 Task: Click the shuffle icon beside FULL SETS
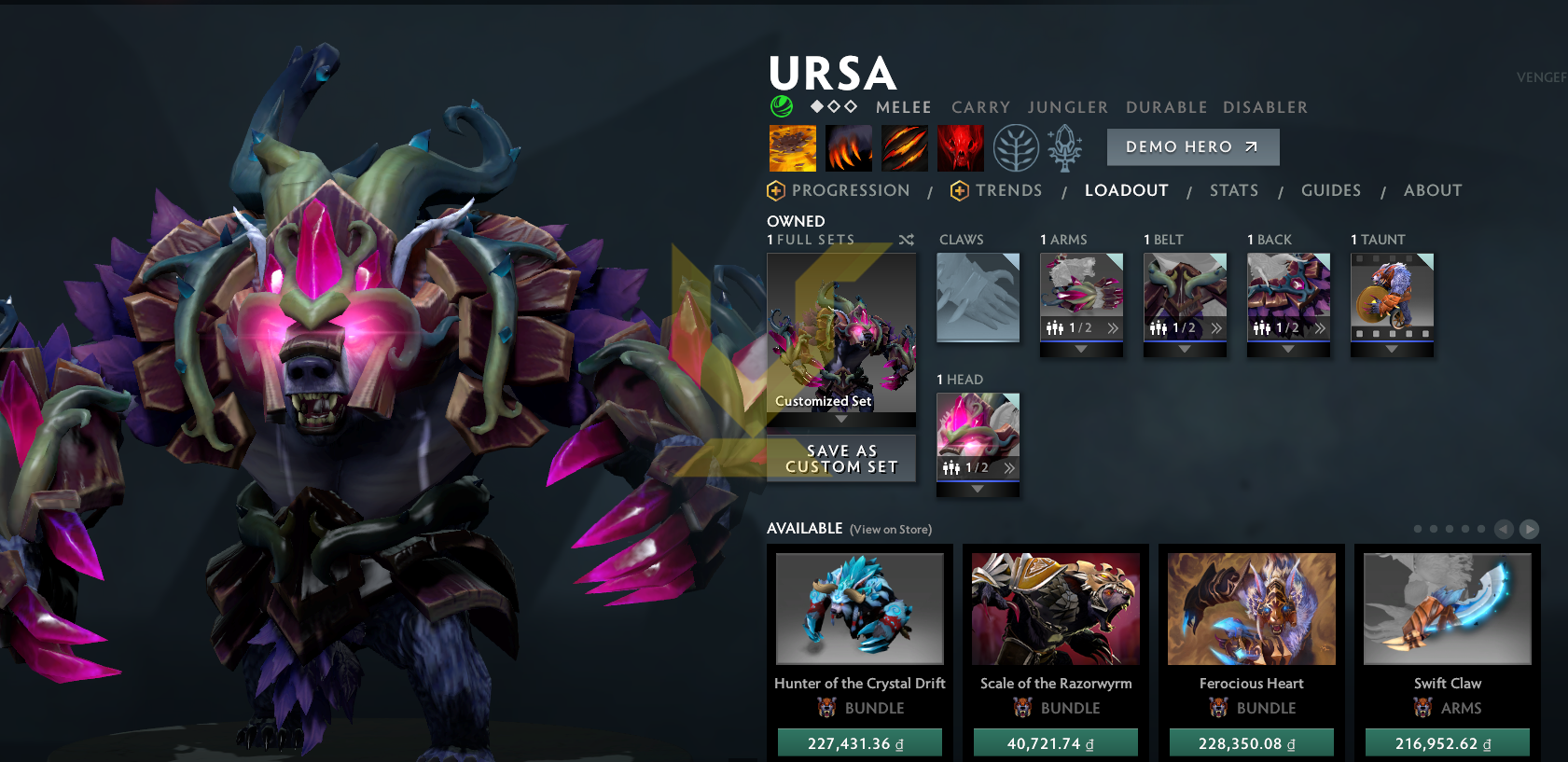907,239
